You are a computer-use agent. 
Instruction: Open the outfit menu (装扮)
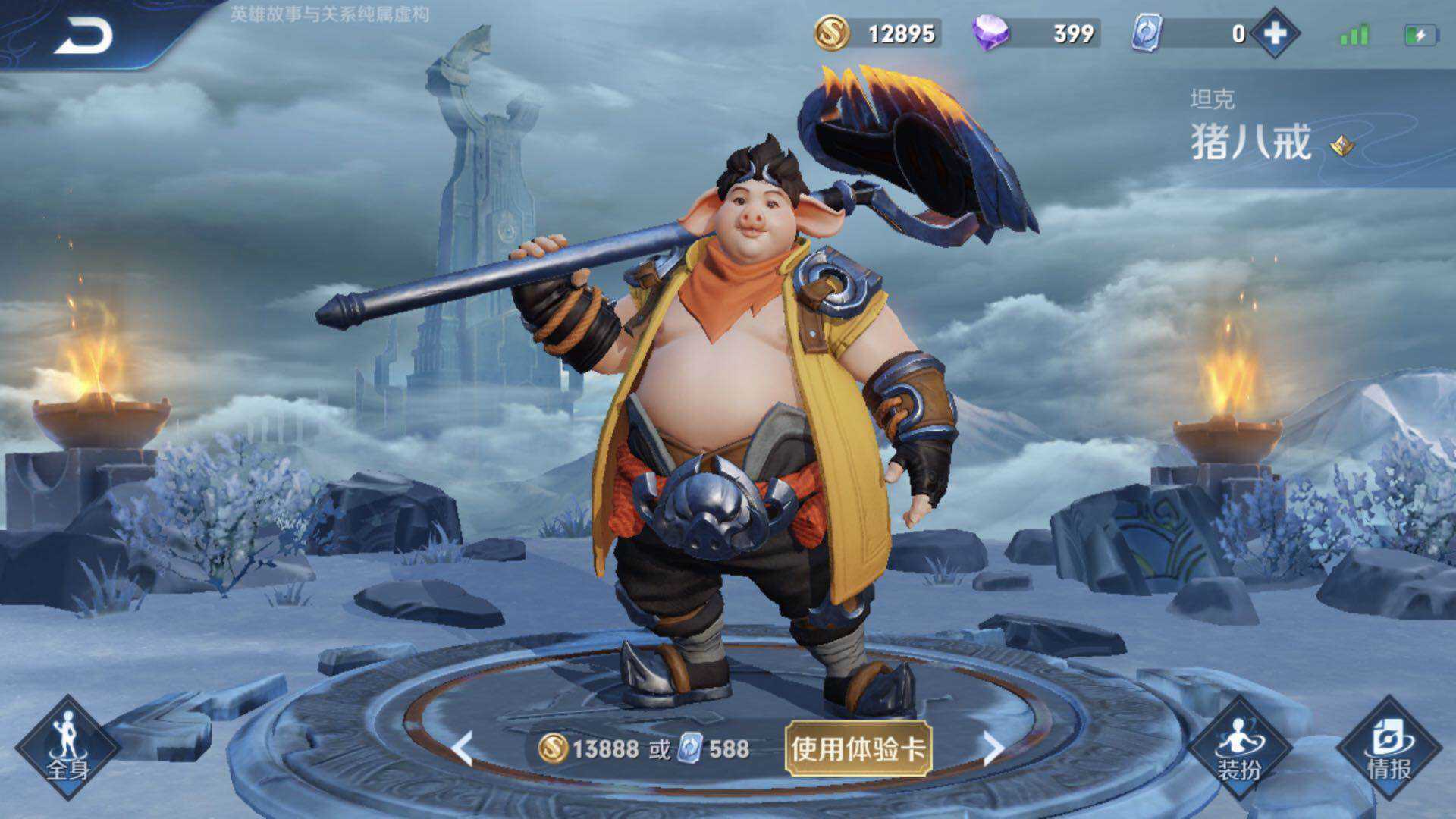point(1239,748)
